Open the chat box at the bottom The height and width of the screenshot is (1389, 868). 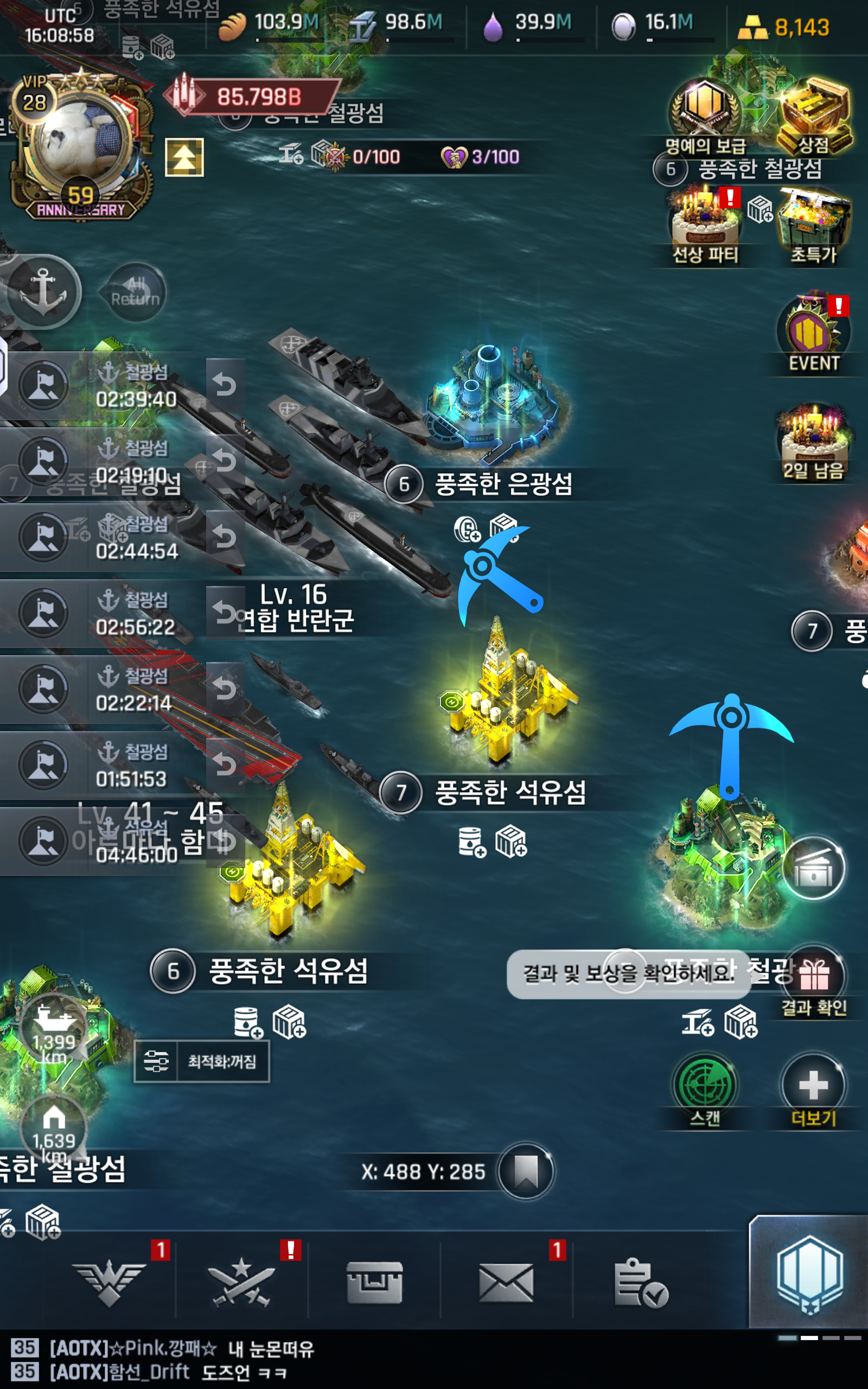pyautogui.click(x=344, y=1359)
